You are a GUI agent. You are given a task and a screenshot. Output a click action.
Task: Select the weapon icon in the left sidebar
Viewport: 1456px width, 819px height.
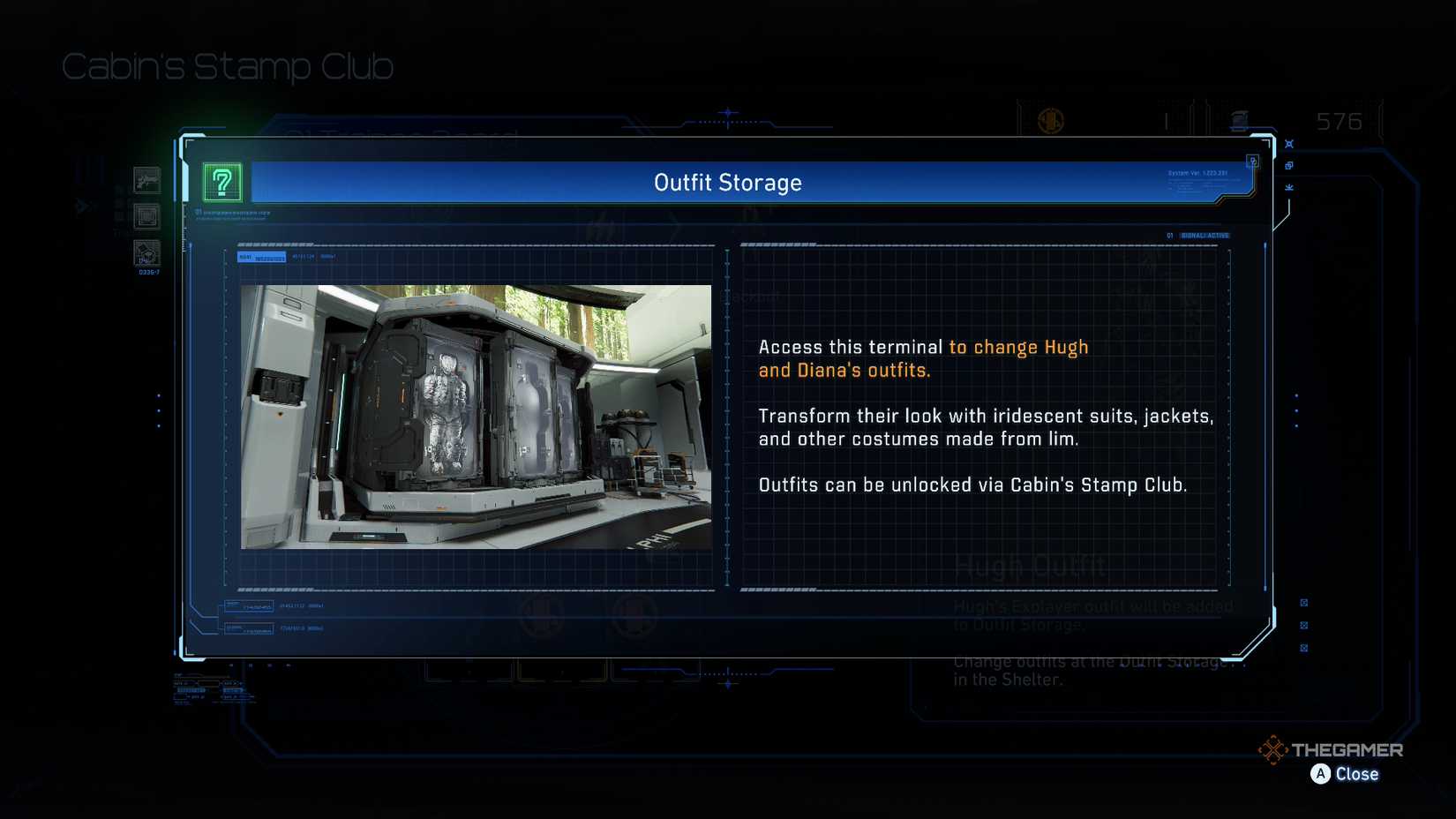point(146,180)
